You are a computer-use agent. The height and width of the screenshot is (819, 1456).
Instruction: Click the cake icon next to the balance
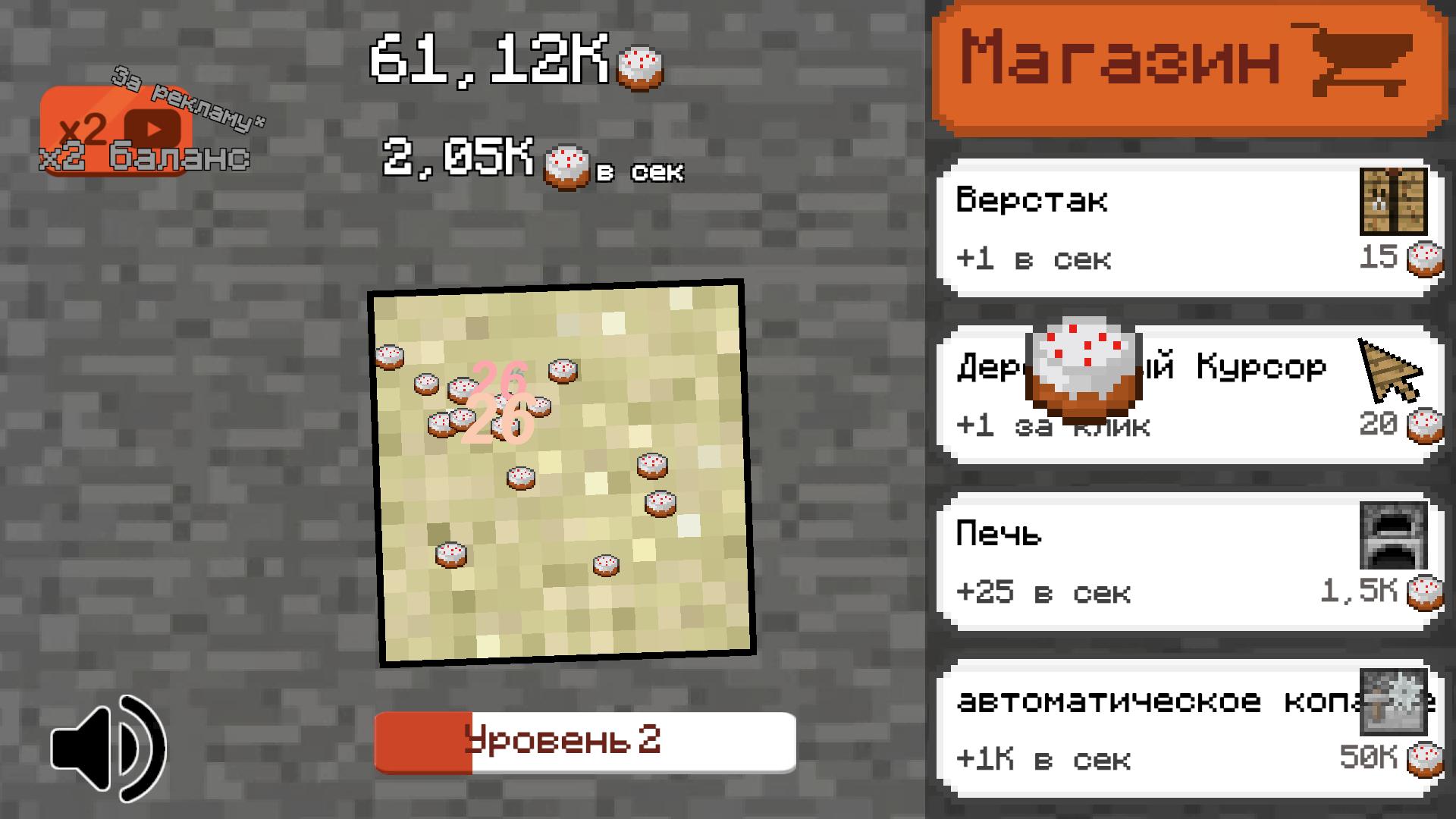coord(641,67)
